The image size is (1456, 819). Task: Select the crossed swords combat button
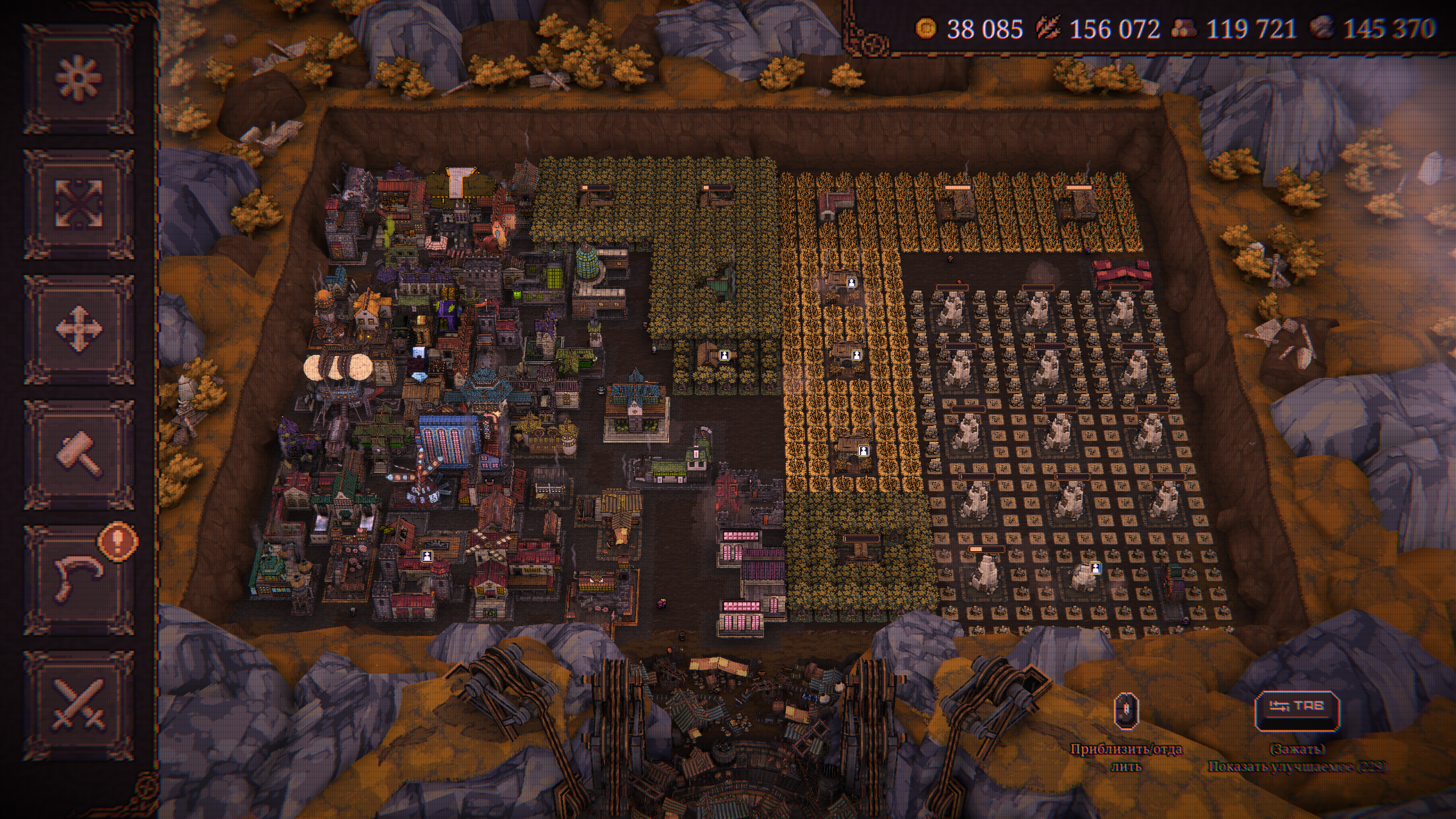point(78,705)
